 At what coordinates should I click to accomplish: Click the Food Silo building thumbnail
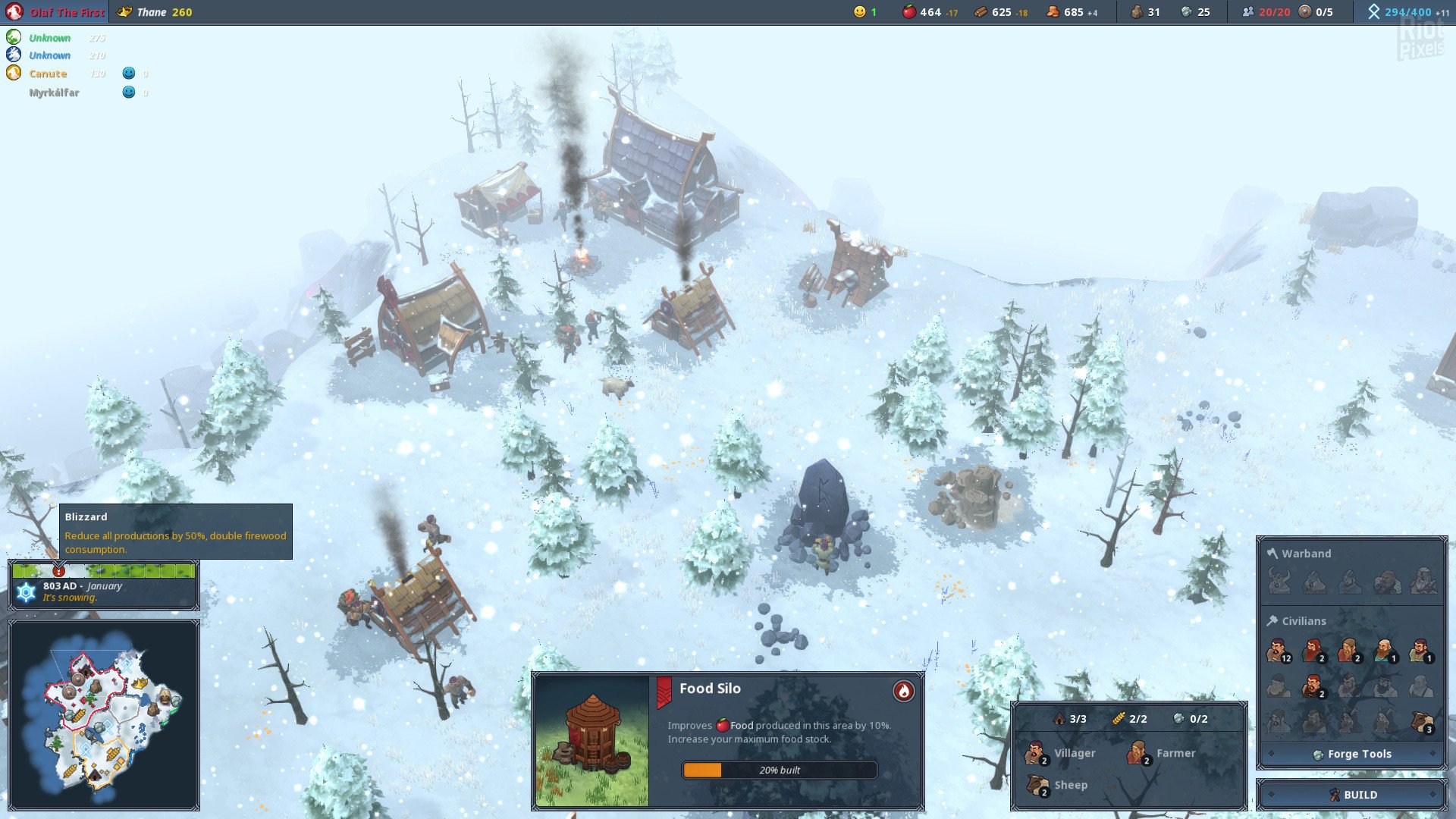pyautogui.click(x=592, y=740)
